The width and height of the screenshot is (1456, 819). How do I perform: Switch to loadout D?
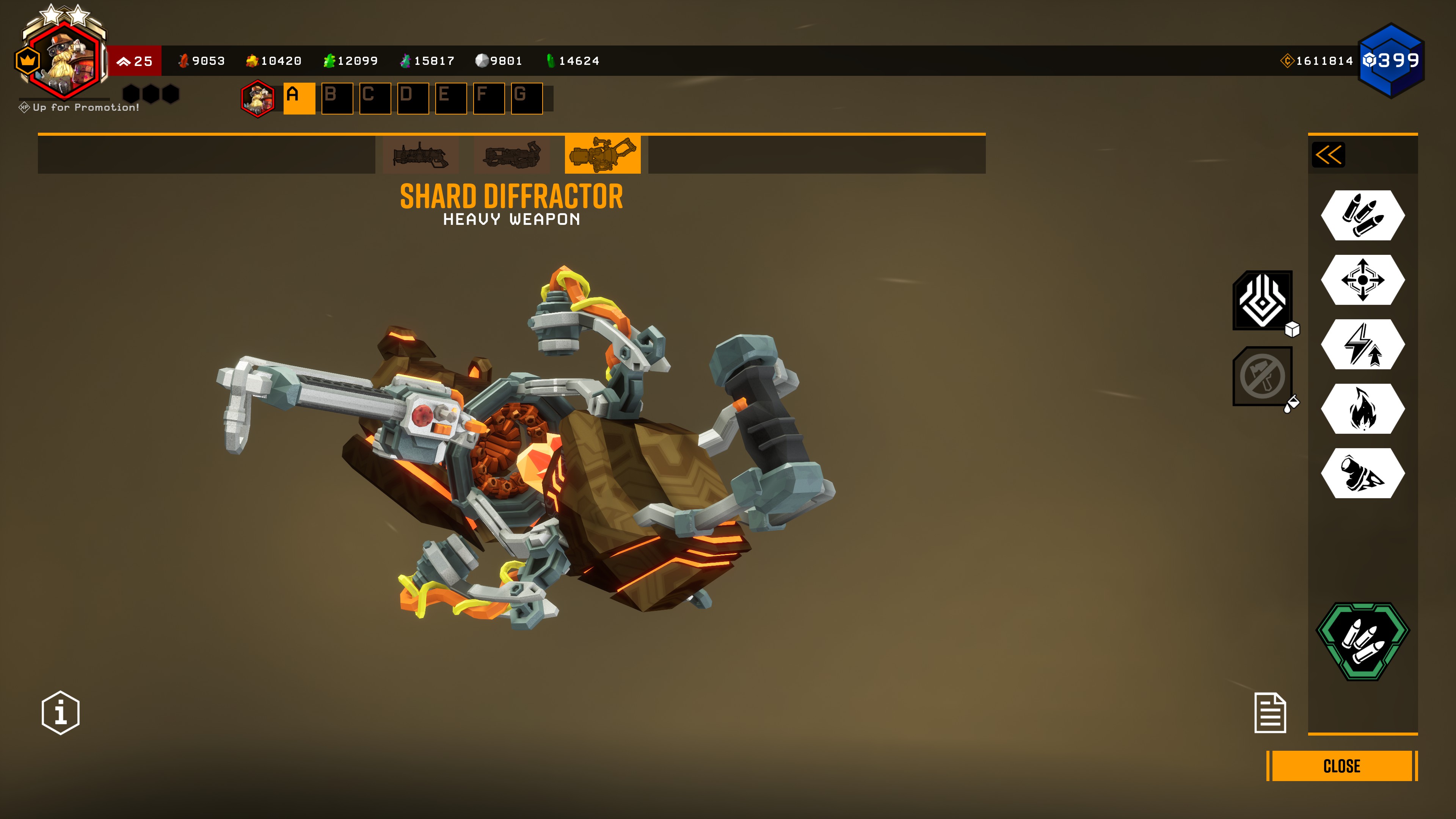point(413,98)
